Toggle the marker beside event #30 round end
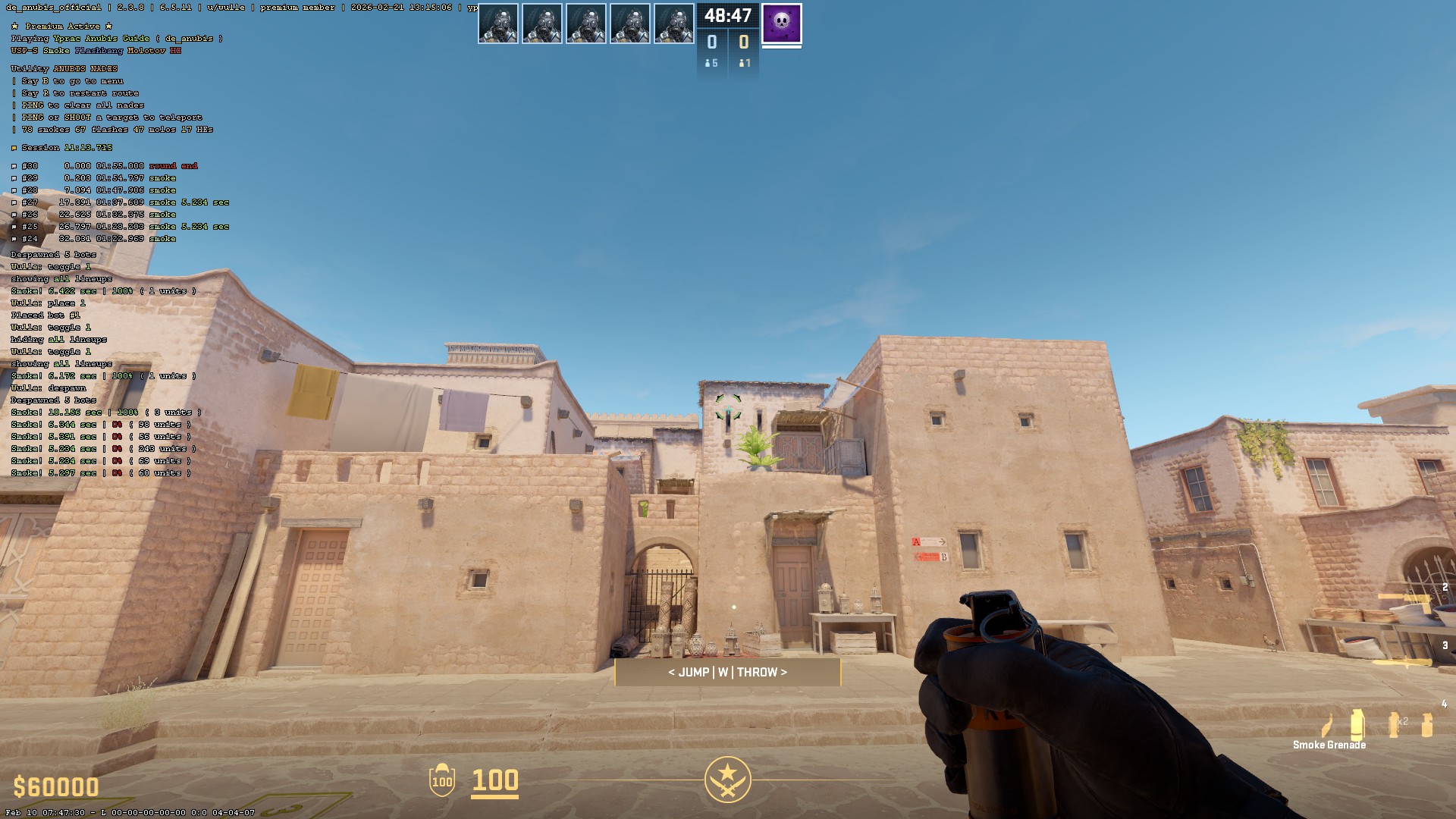Screen dimensions: 1456x819 pyautogui.click(x=14, y=165)
